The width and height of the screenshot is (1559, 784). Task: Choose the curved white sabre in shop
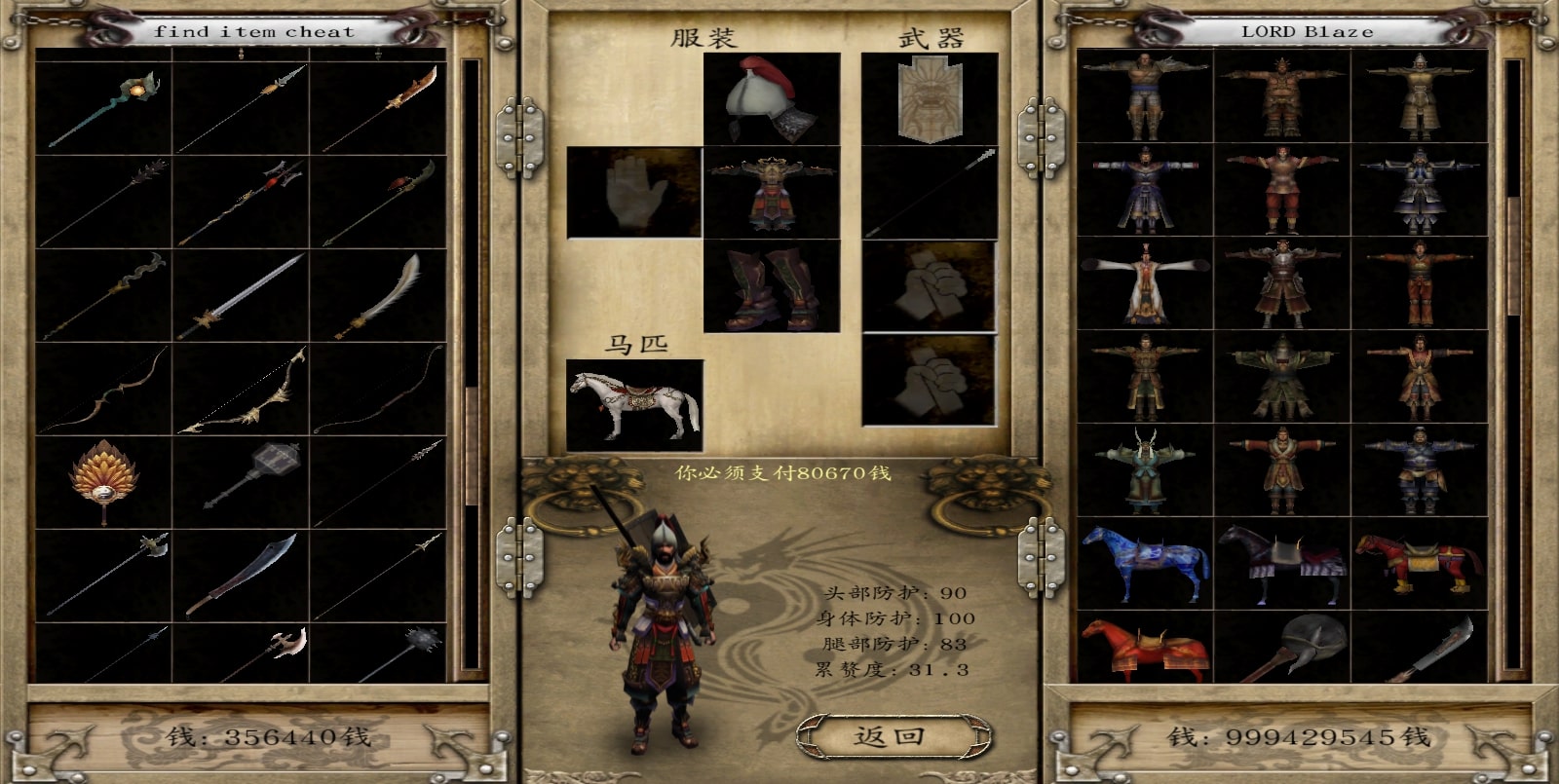378,295
